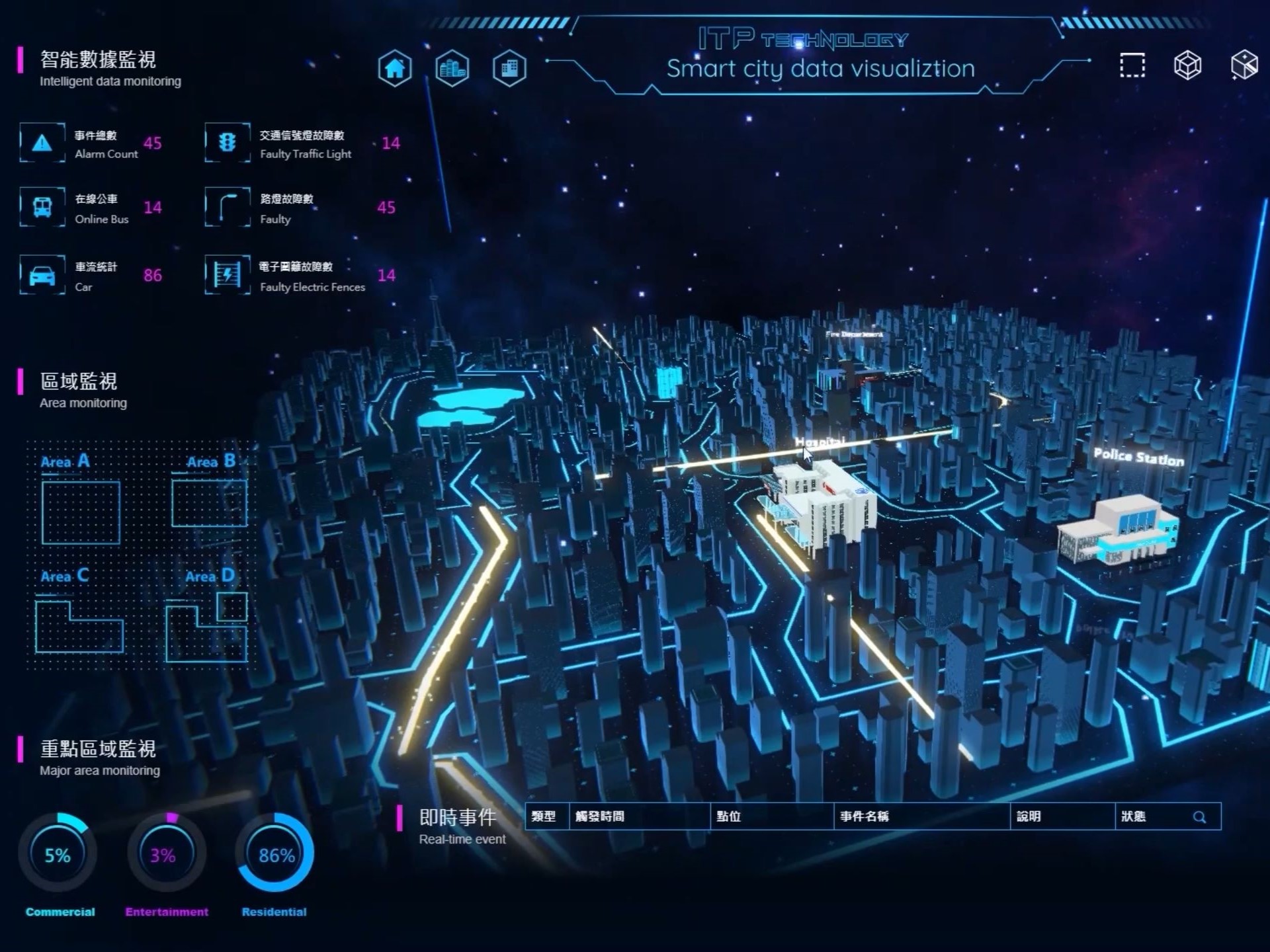Open Faulty Electric Fences icon
Image resolution: width=1270 pixels, height=952 pixels.
[228, 275]
